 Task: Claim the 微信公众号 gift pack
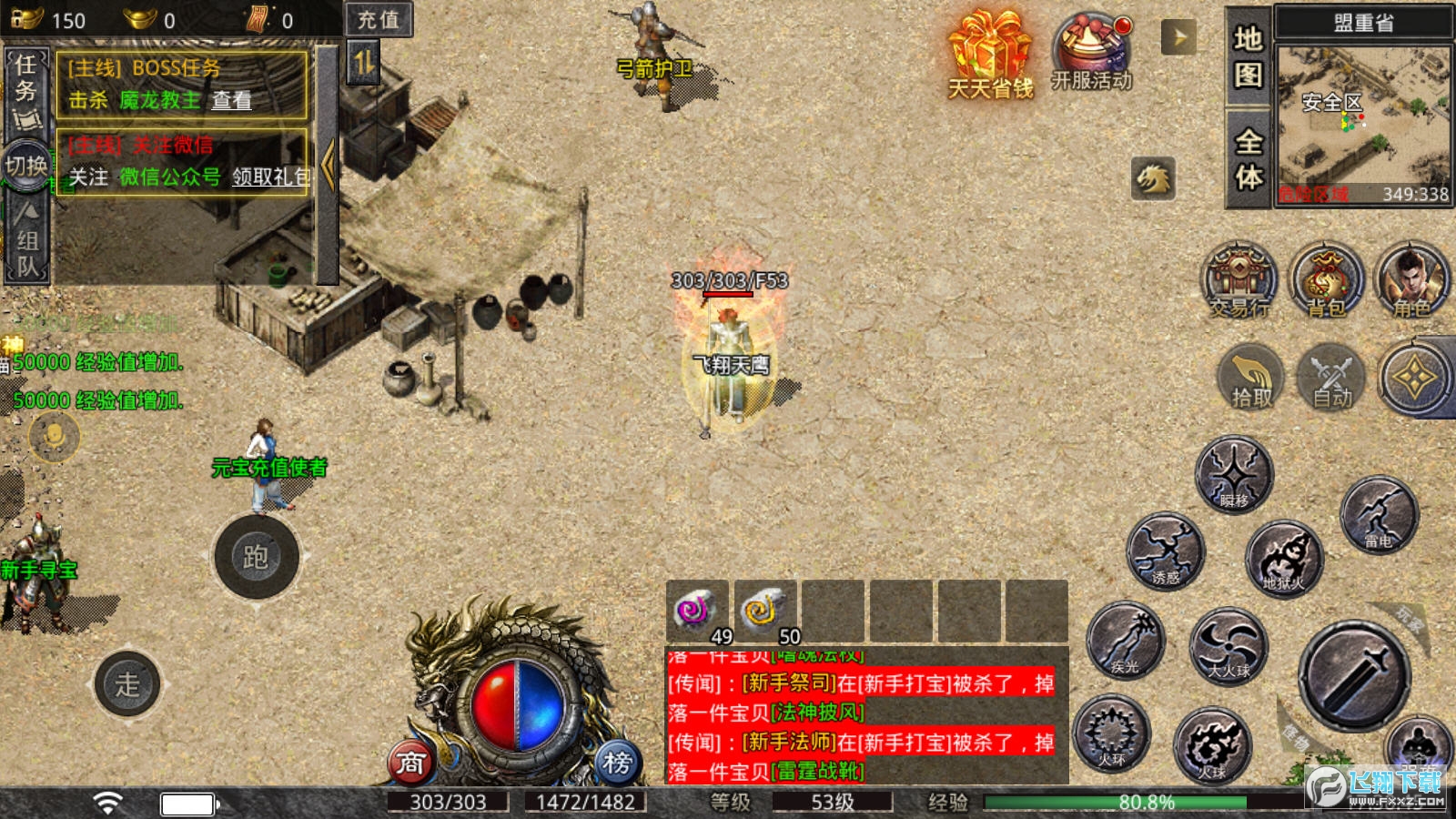[270, 177]
